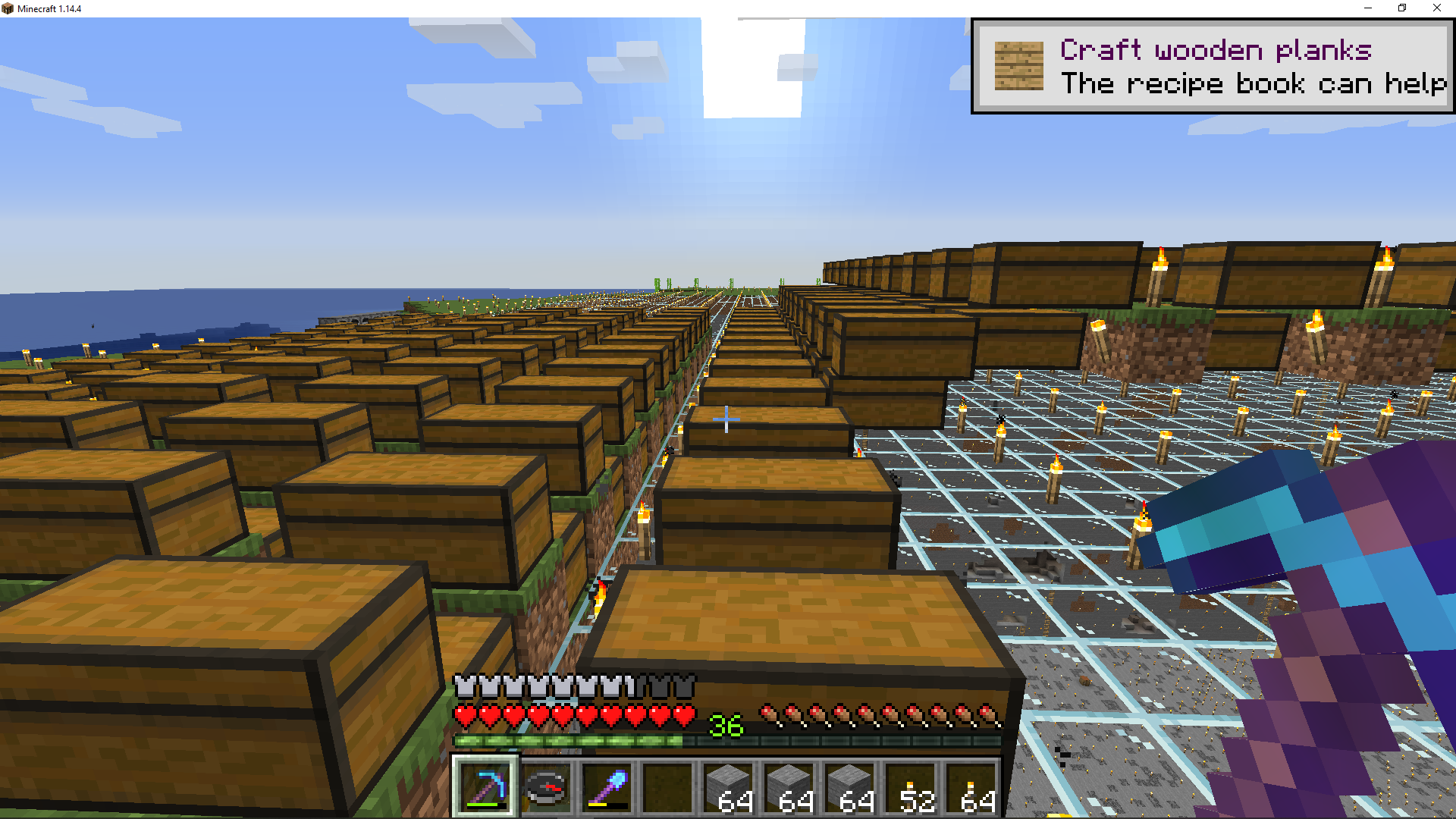Select the compass hotbar slot
The image size is (1456, 819).
click(546, 786)
